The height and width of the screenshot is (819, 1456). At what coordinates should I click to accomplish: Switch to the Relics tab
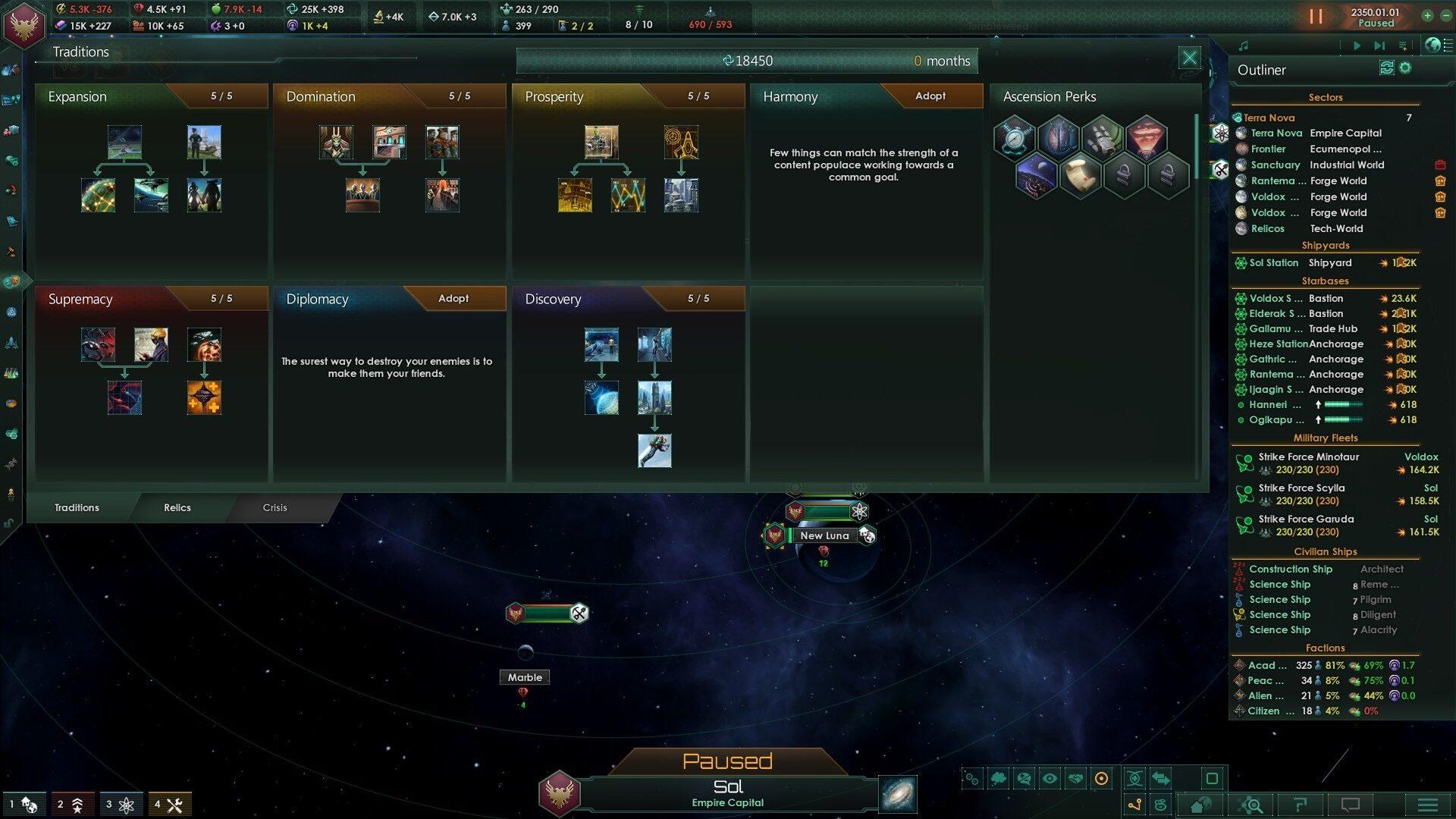(177, 507)
